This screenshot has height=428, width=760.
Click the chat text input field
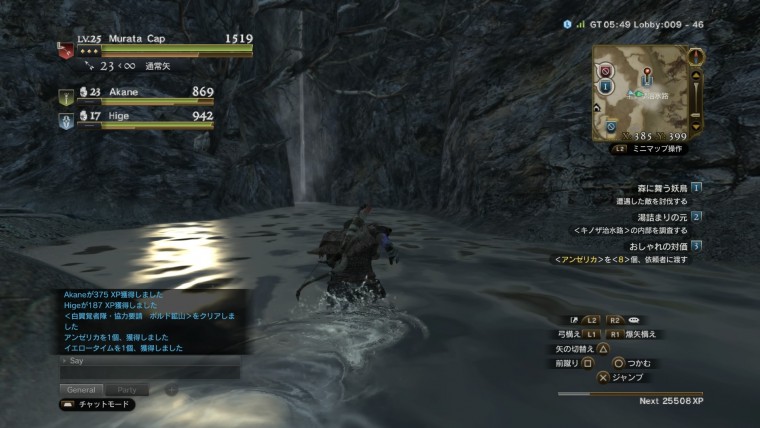pos(149,373)
